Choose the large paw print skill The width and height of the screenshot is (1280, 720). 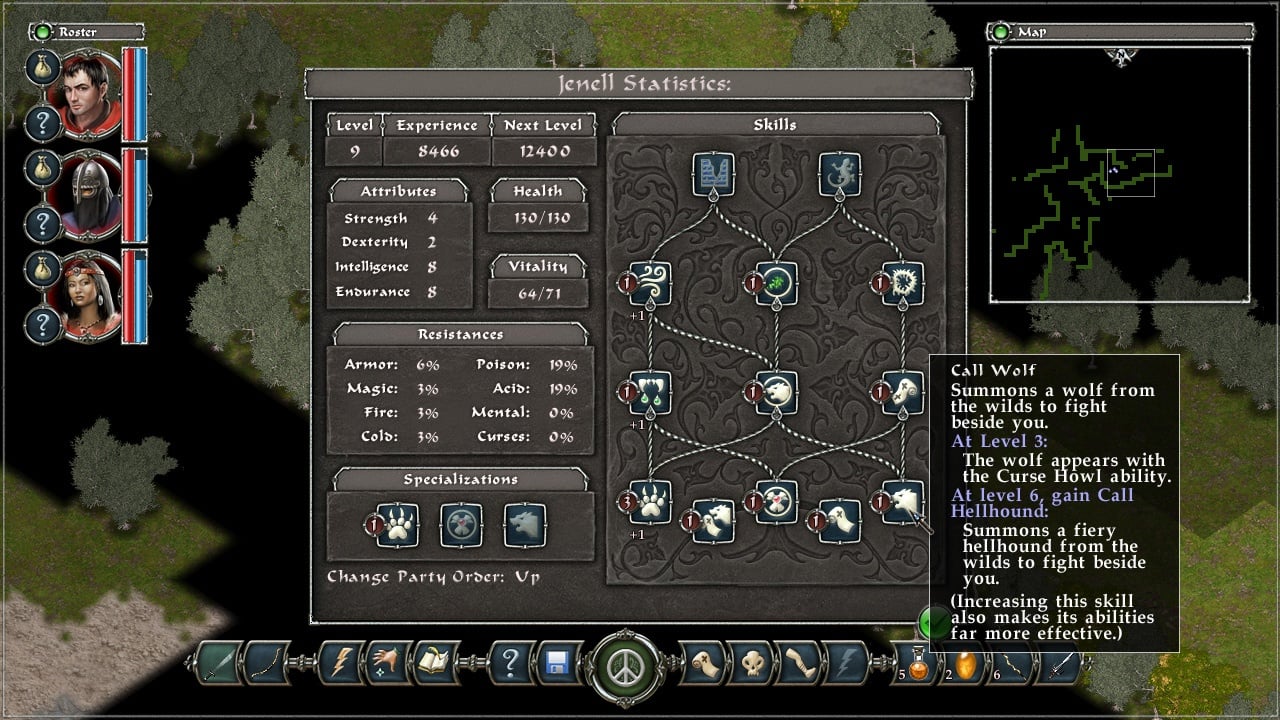(x=650, y=502)
